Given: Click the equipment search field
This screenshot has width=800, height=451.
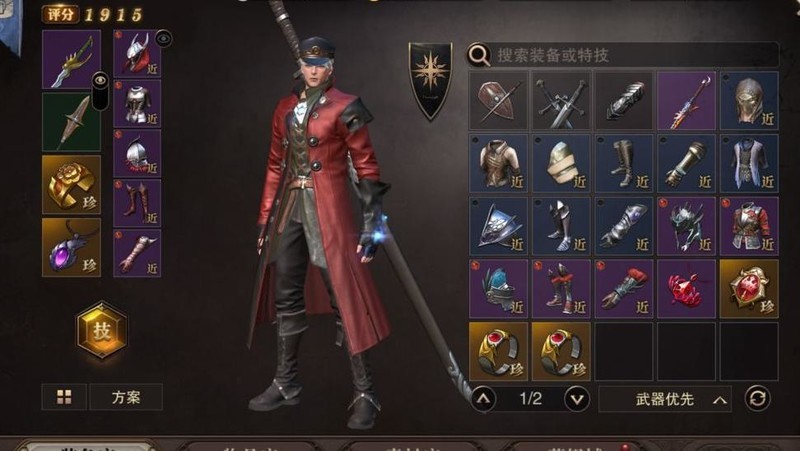Looking at the screenshot, I should tap(630, 55).
